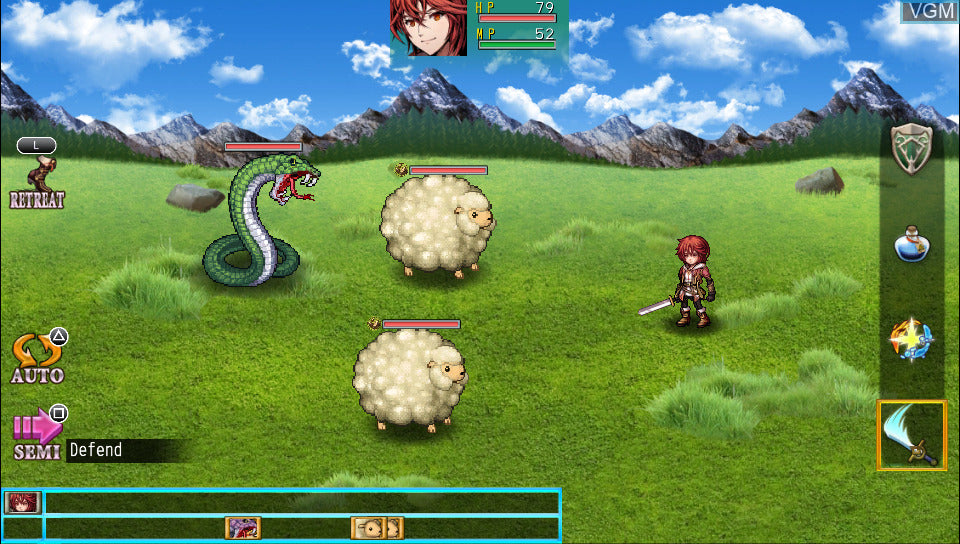Open the magic skills command

(x=911, y=341)
